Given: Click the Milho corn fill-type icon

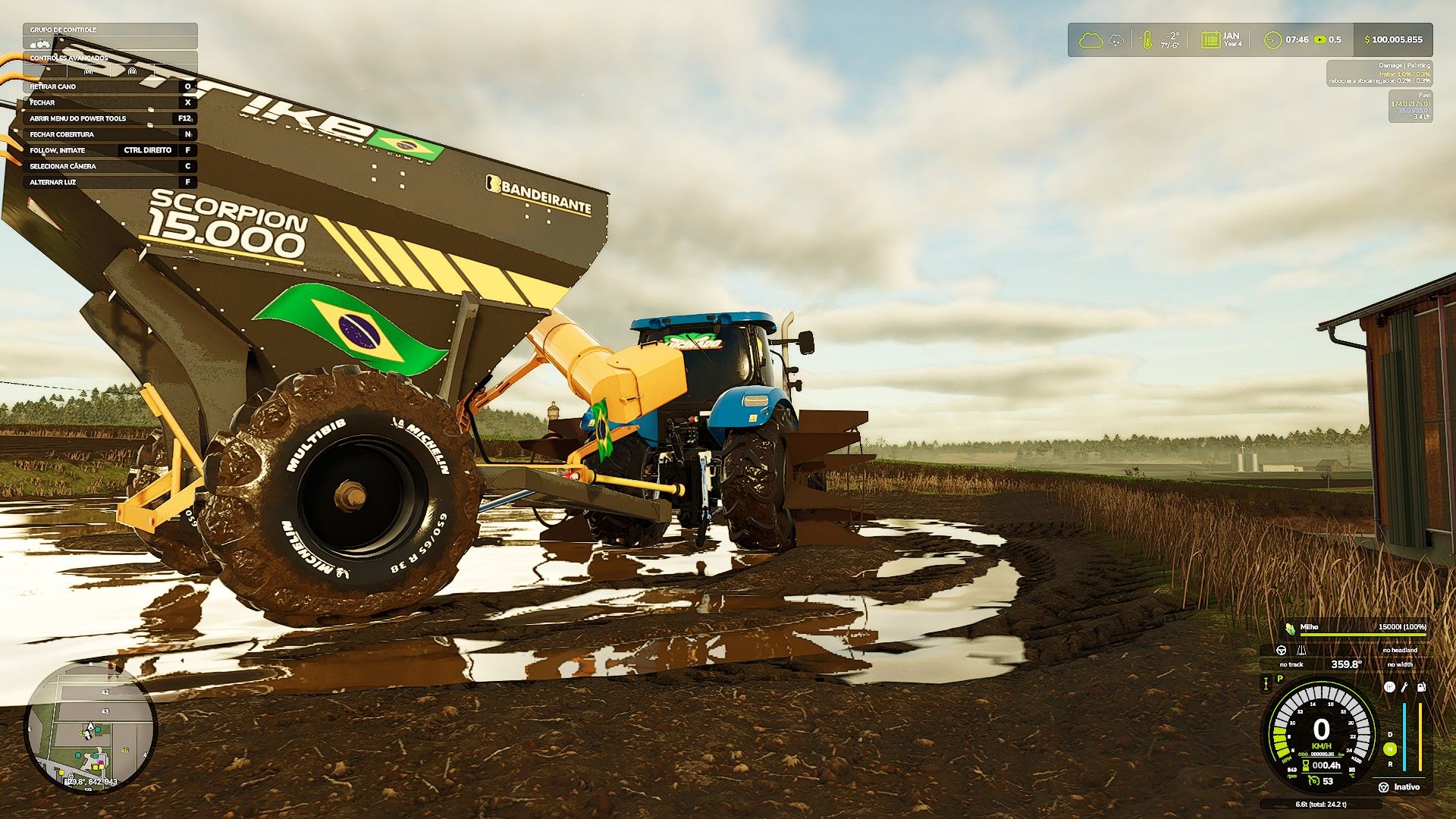Looking at the screenshot, I should [1289, 627].
